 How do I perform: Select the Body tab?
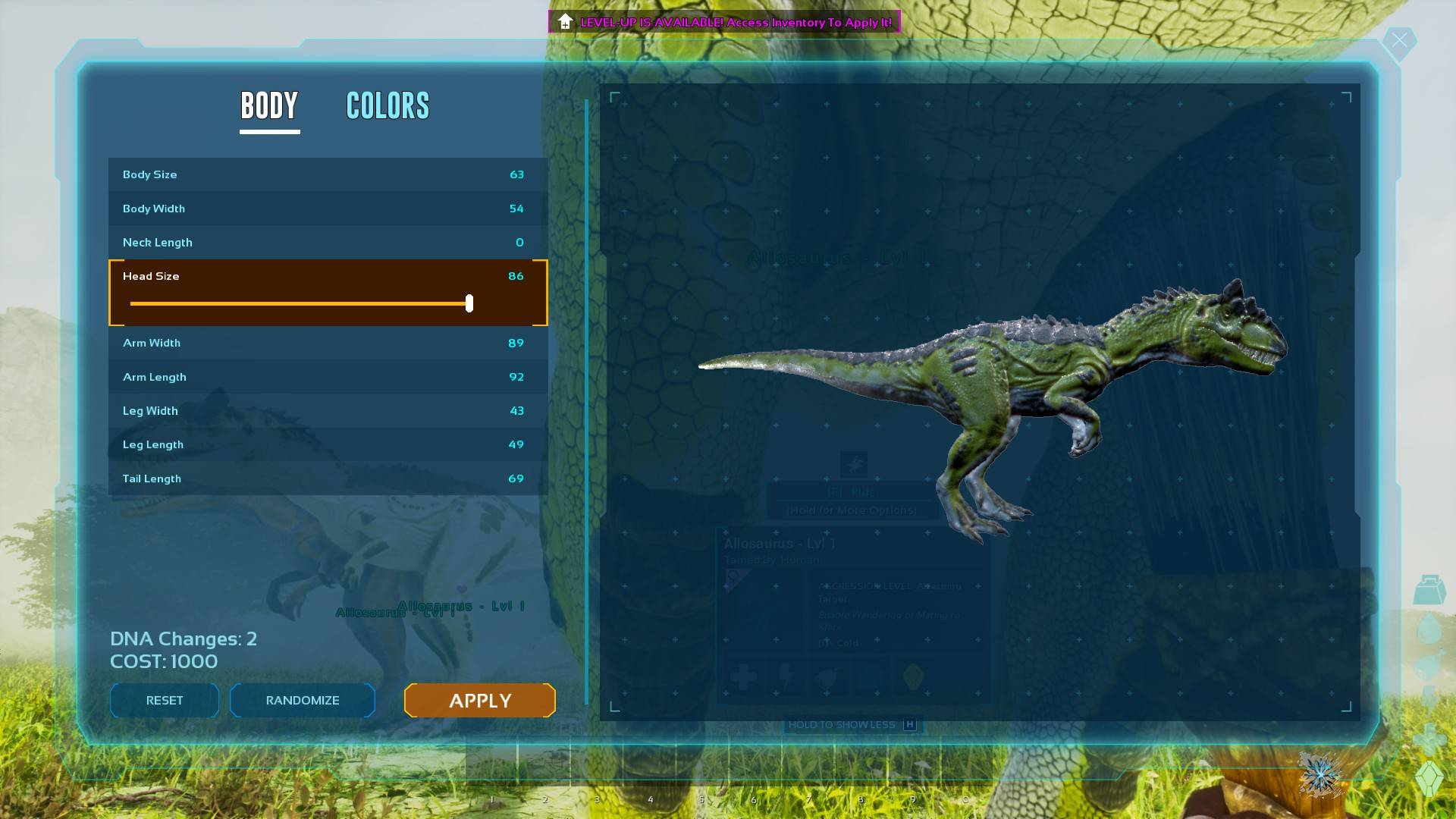click(x=269, y=106)
